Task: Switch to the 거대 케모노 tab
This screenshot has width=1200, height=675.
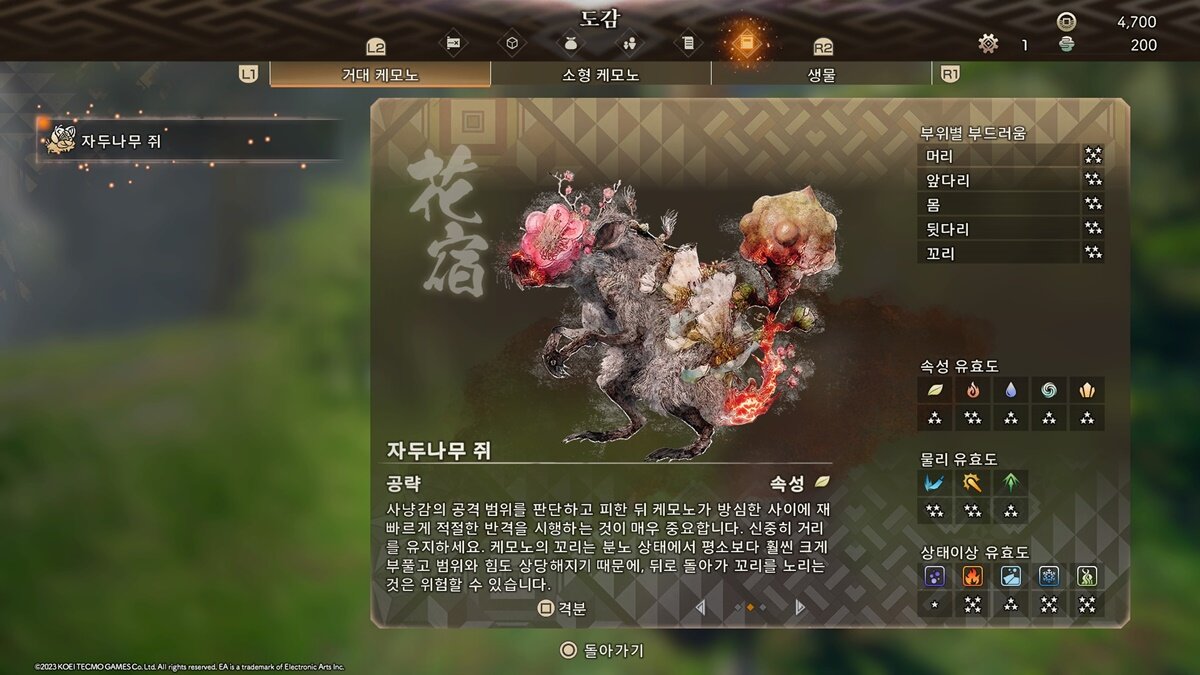Action: (x=380, y=75)
